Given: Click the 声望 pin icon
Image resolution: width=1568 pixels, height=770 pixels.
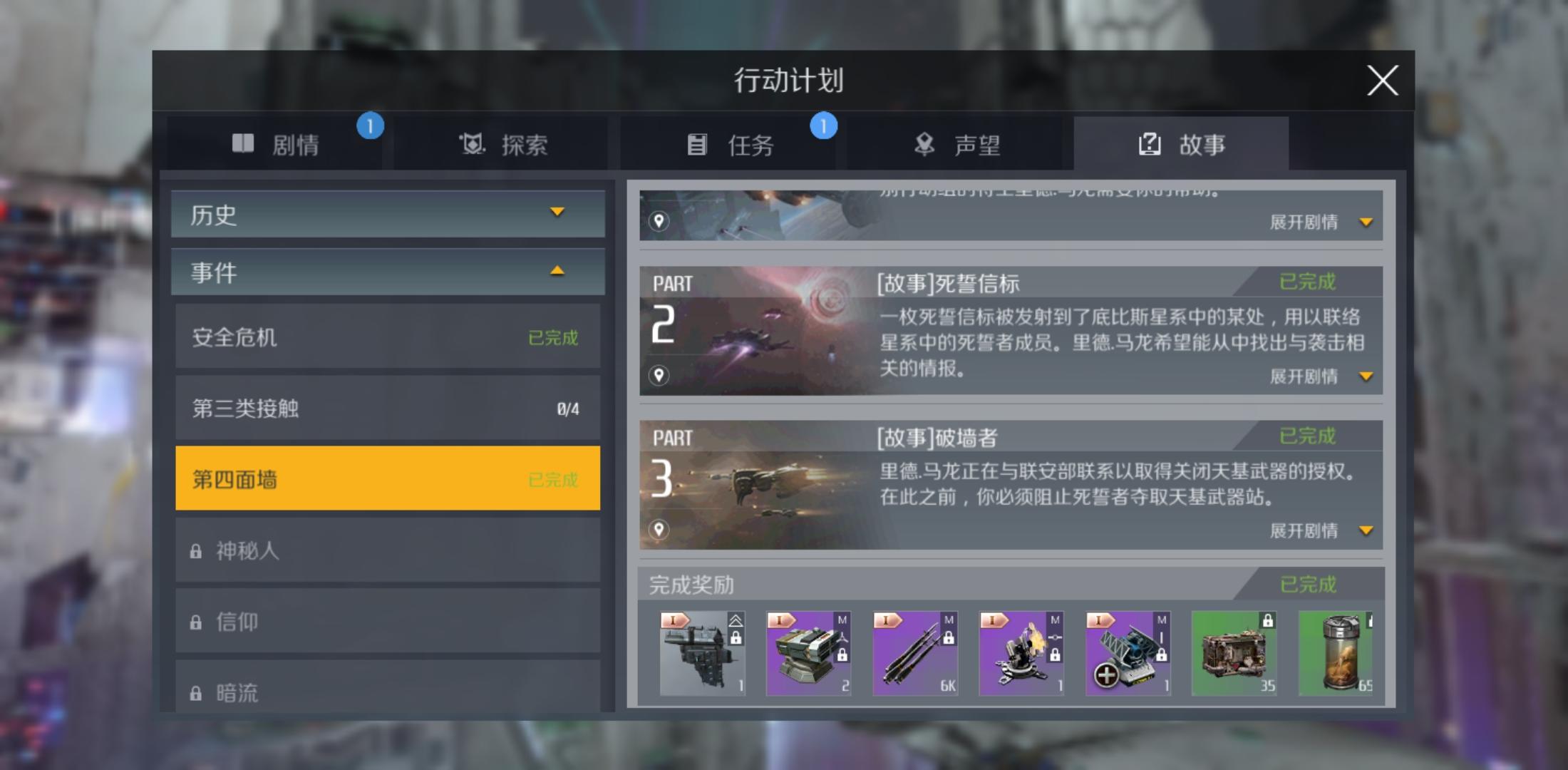Looking at the screenshot, I should [x=924, y=143].
